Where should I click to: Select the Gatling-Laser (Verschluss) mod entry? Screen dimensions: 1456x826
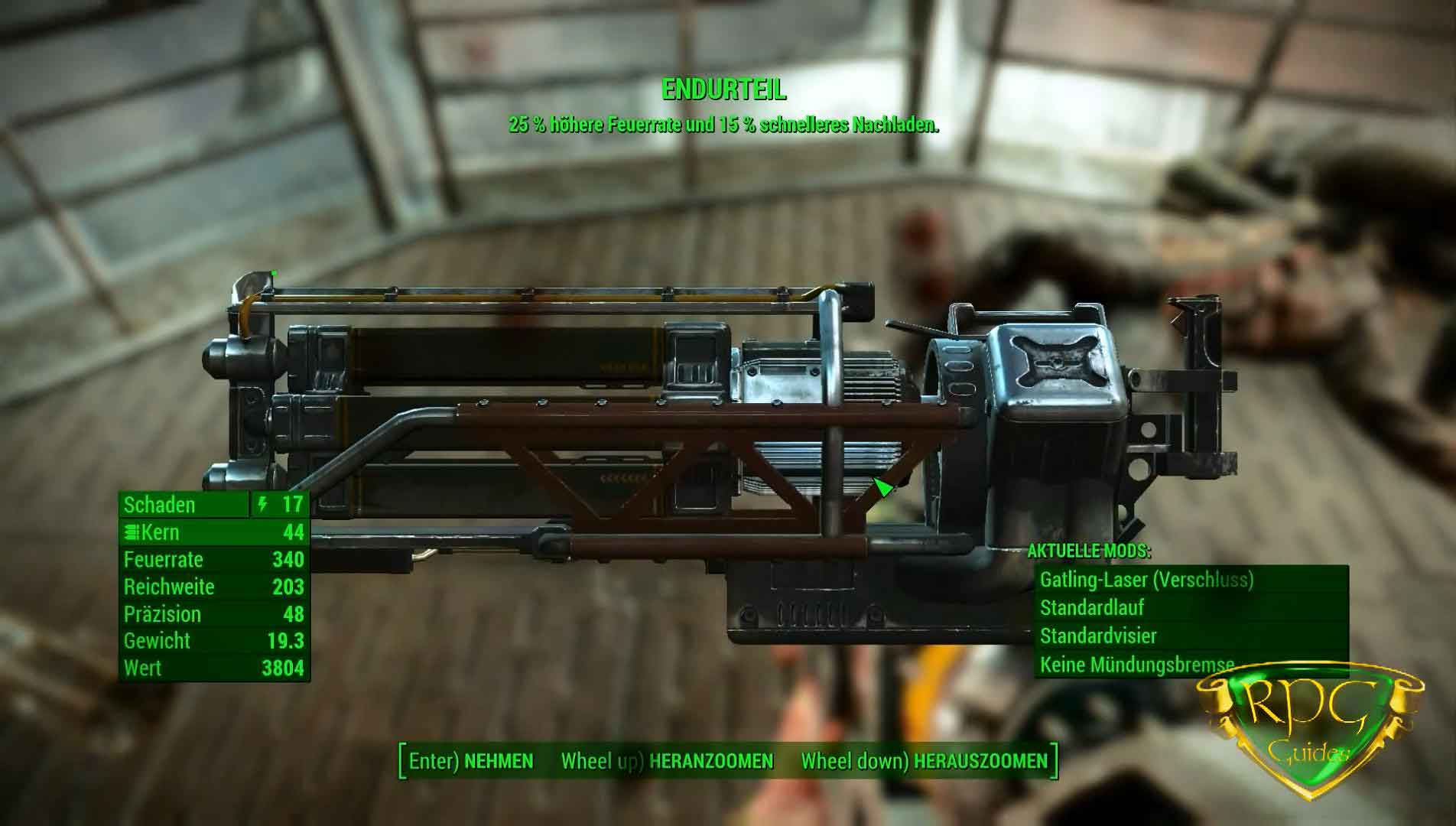coord(1189,580)
